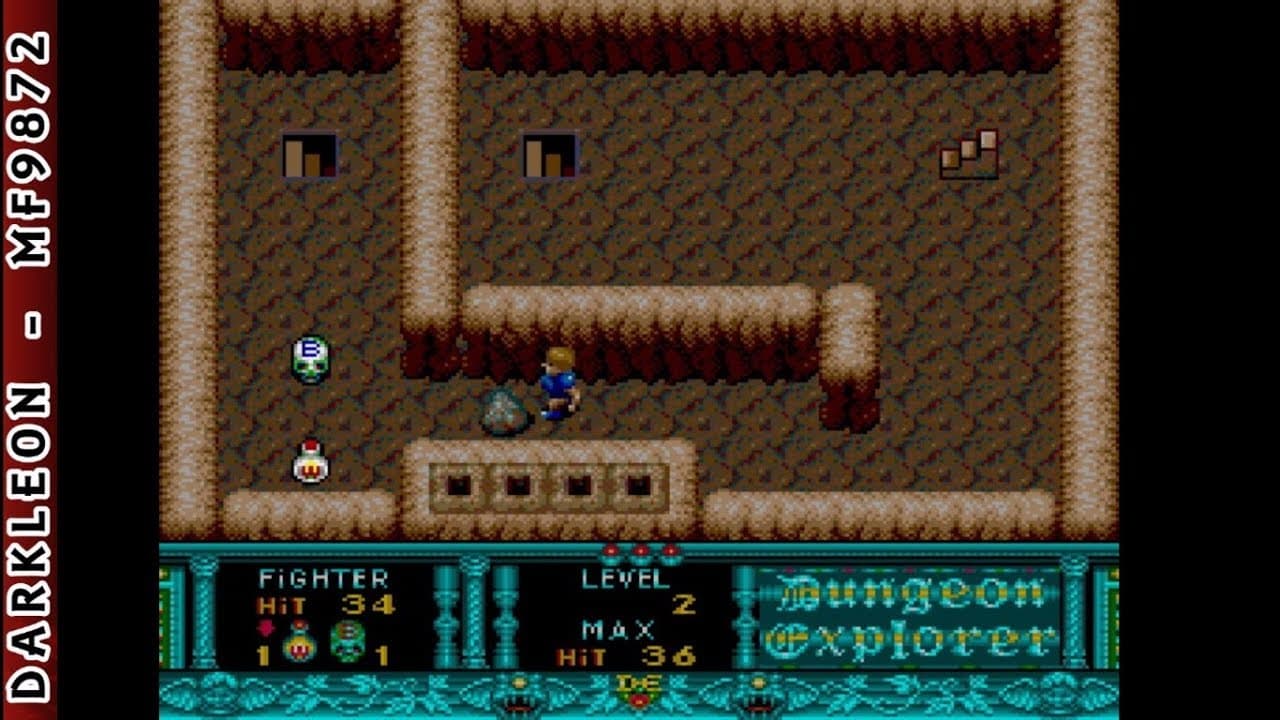The height and width of the screenshot is (720, 1280).
Task: Click the middle doorway in the upper wall
Action: coord(547,152)
